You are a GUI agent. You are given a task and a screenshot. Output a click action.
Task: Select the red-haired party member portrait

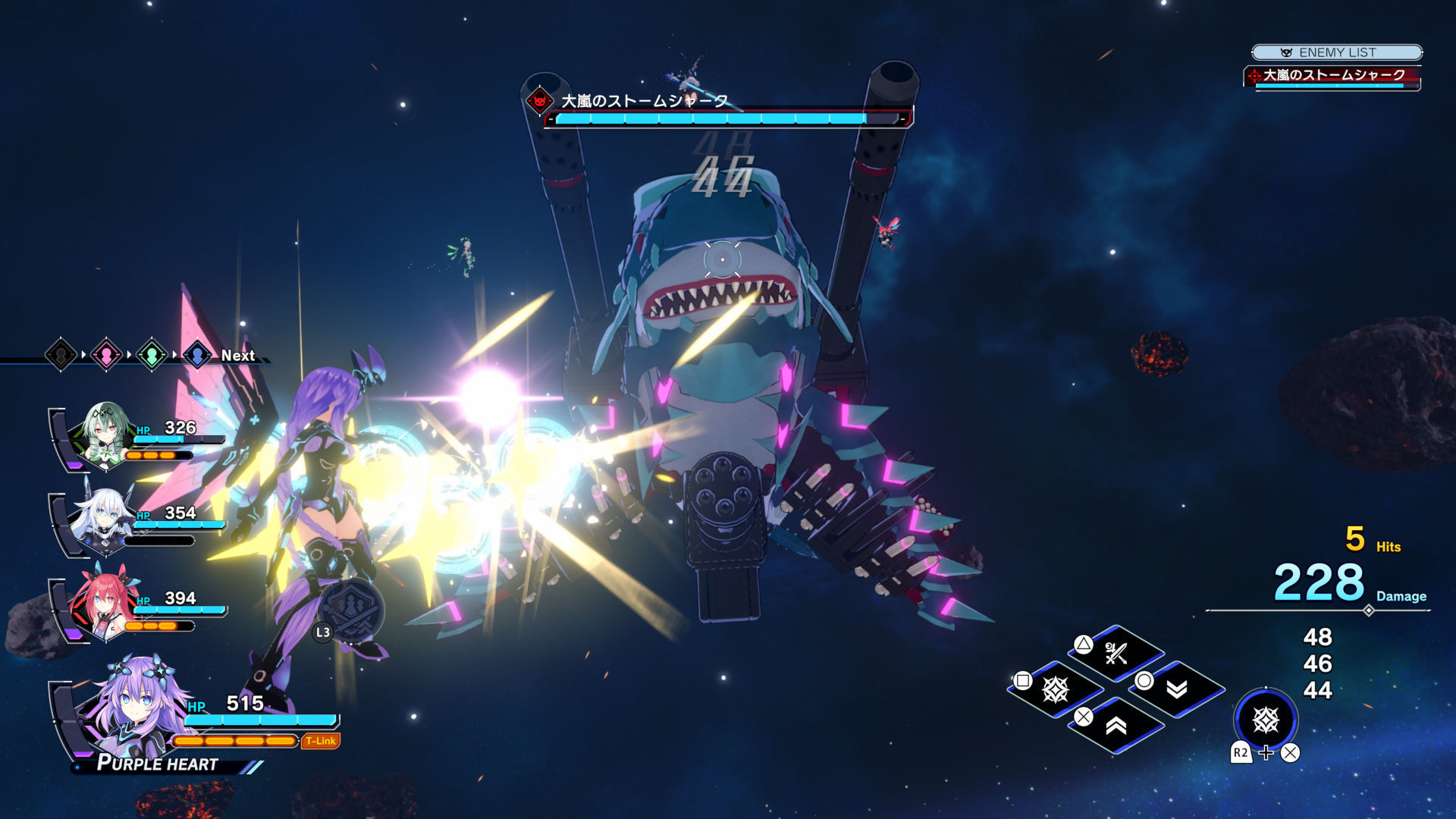[103, 604]
